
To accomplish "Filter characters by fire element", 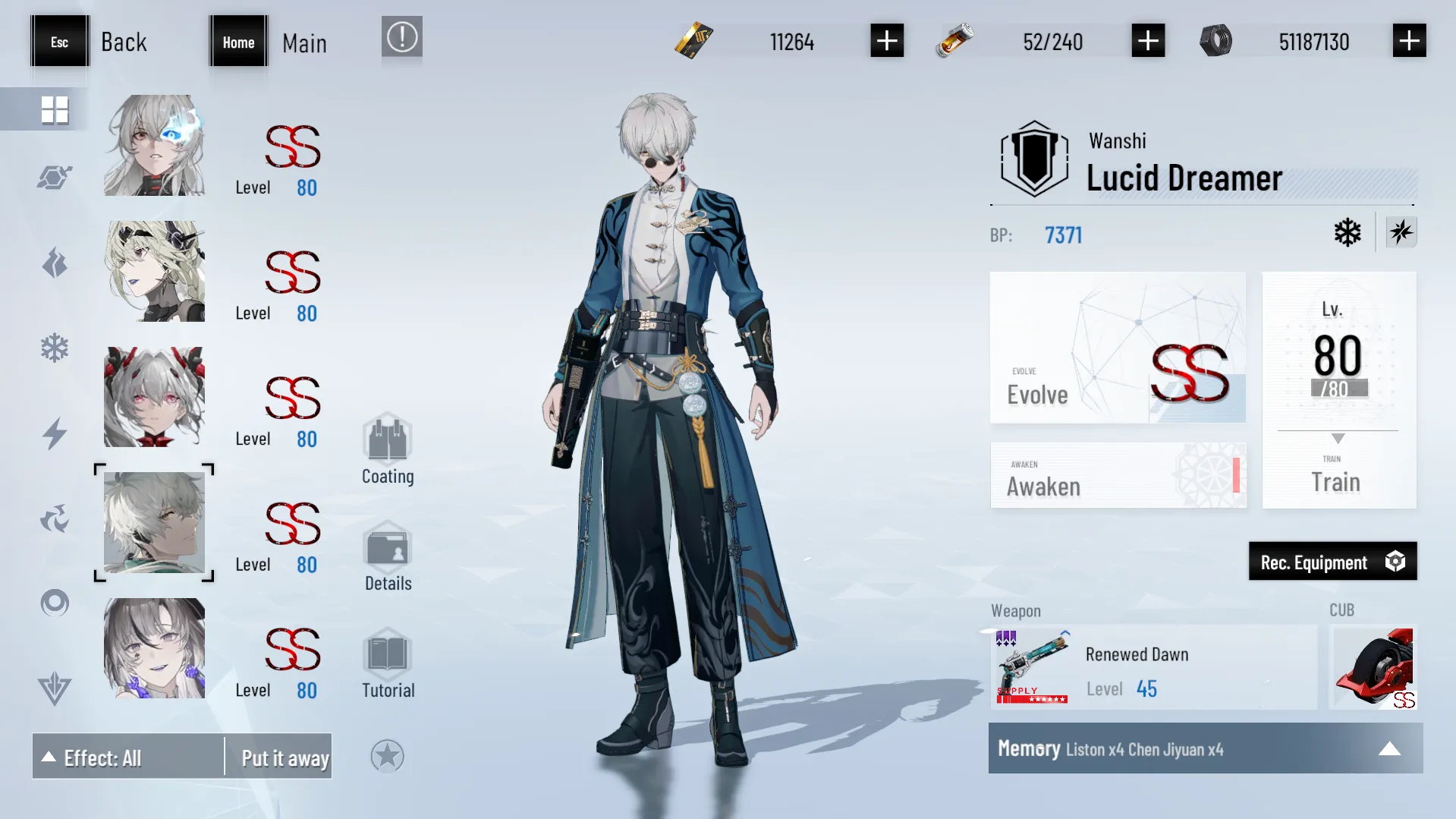I will pos(54,263).
